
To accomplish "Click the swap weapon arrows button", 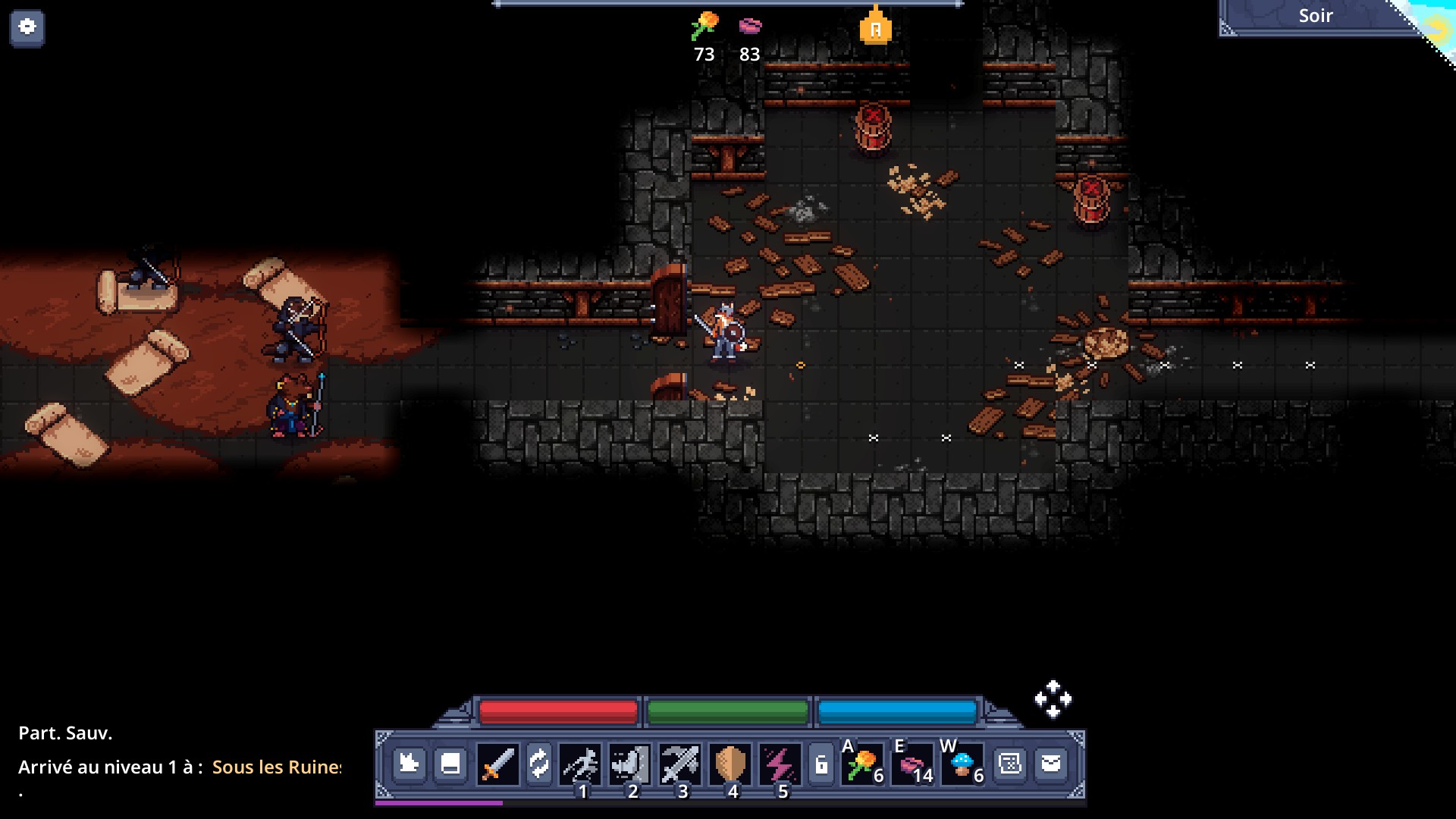I will [x=538, y=764].
